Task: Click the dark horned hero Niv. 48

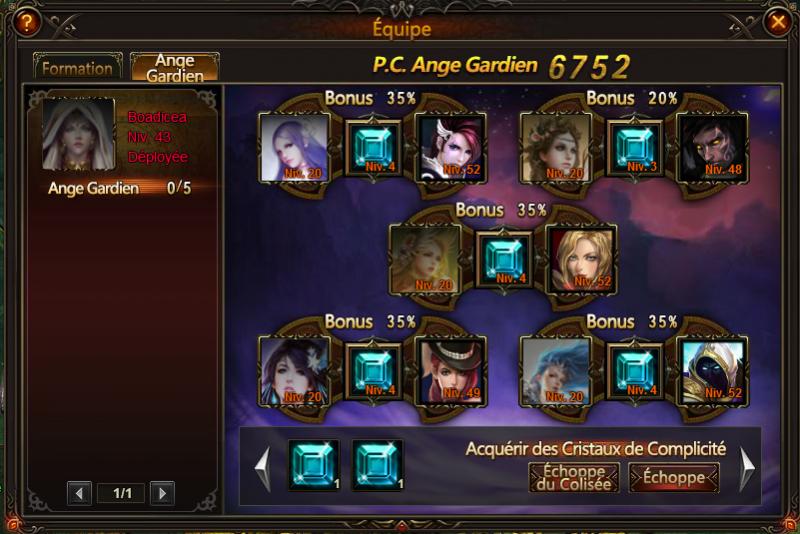Action: [711, 148]
